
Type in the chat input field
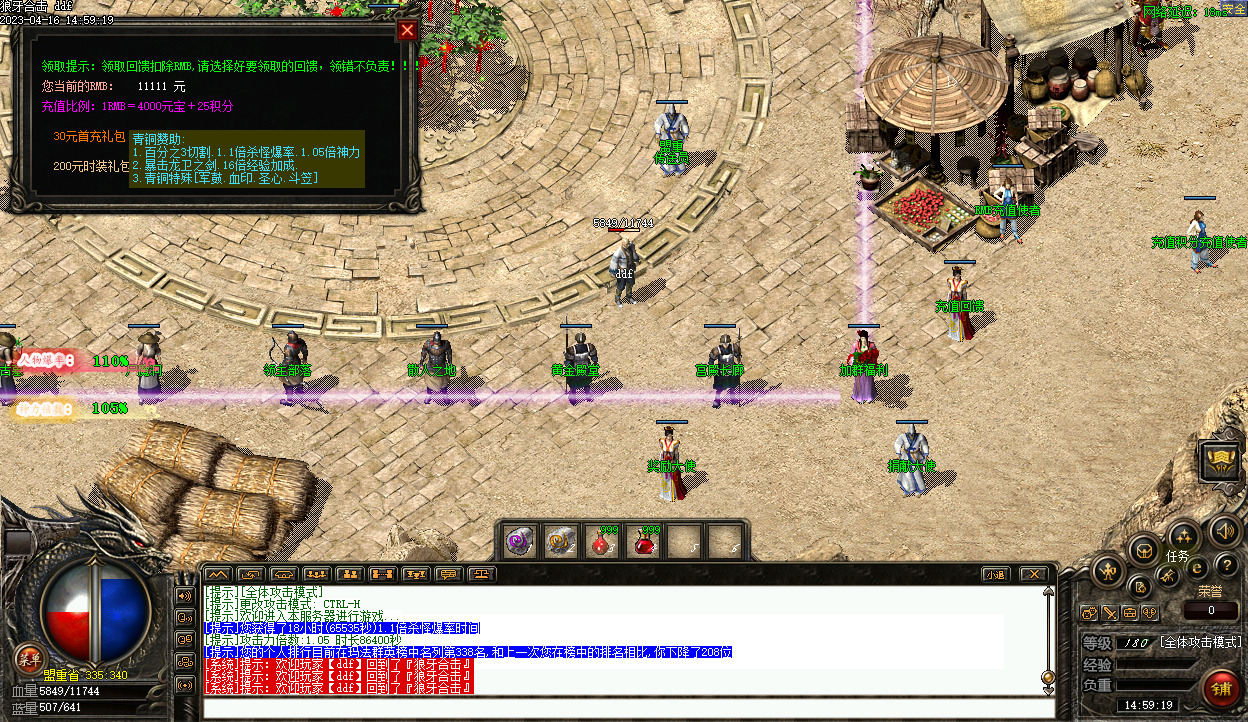tap(628, 708)
